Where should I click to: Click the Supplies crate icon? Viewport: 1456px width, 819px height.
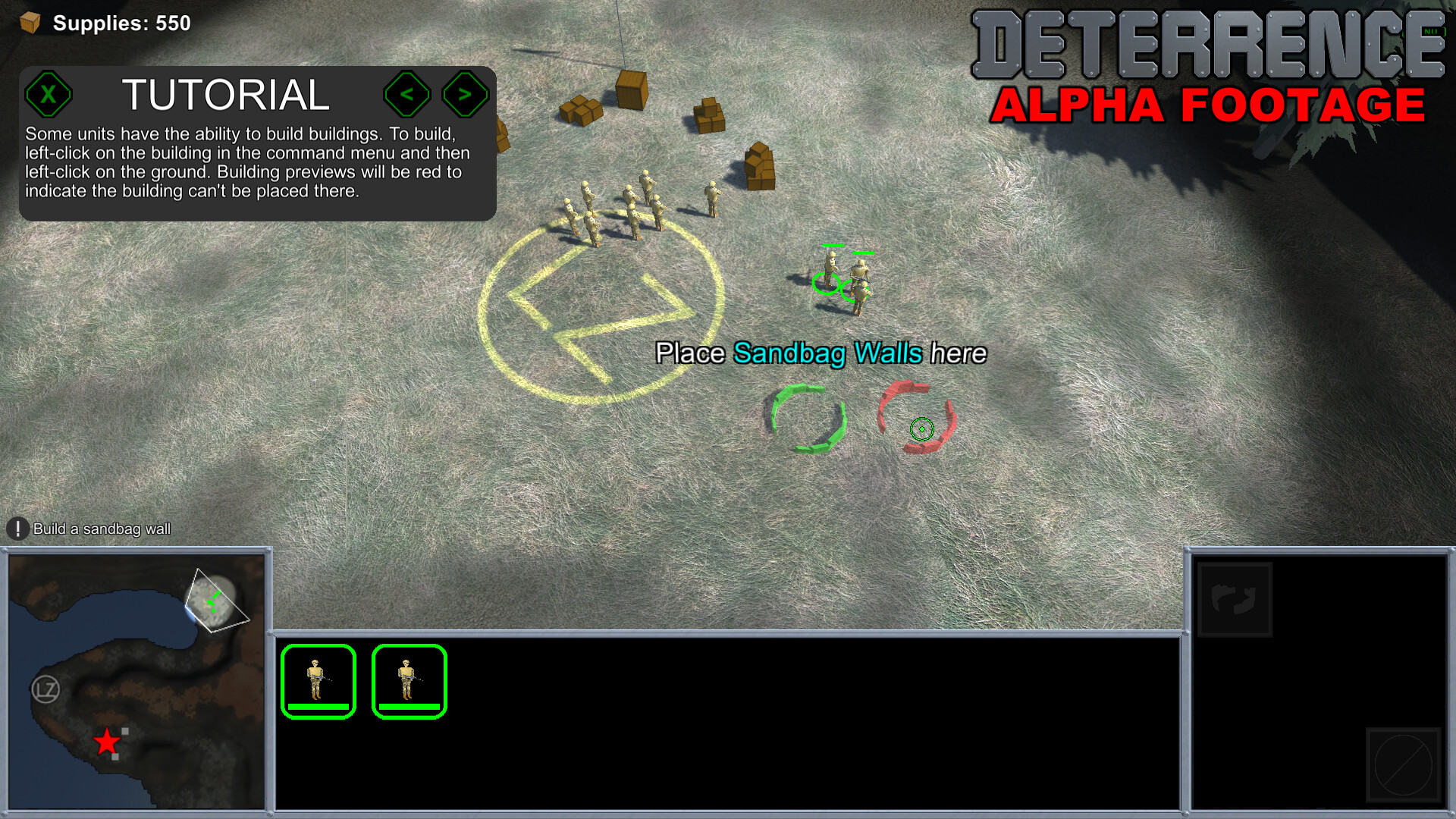(x=28, y=23)
